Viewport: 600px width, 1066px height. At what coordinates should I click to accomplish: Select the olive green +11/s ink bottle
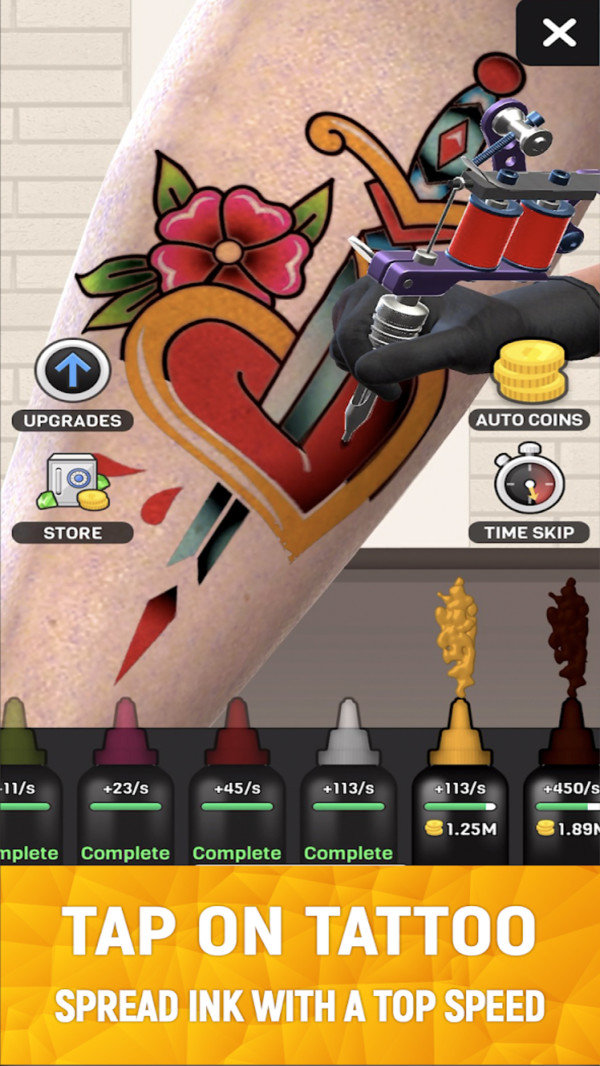(25, 800)
